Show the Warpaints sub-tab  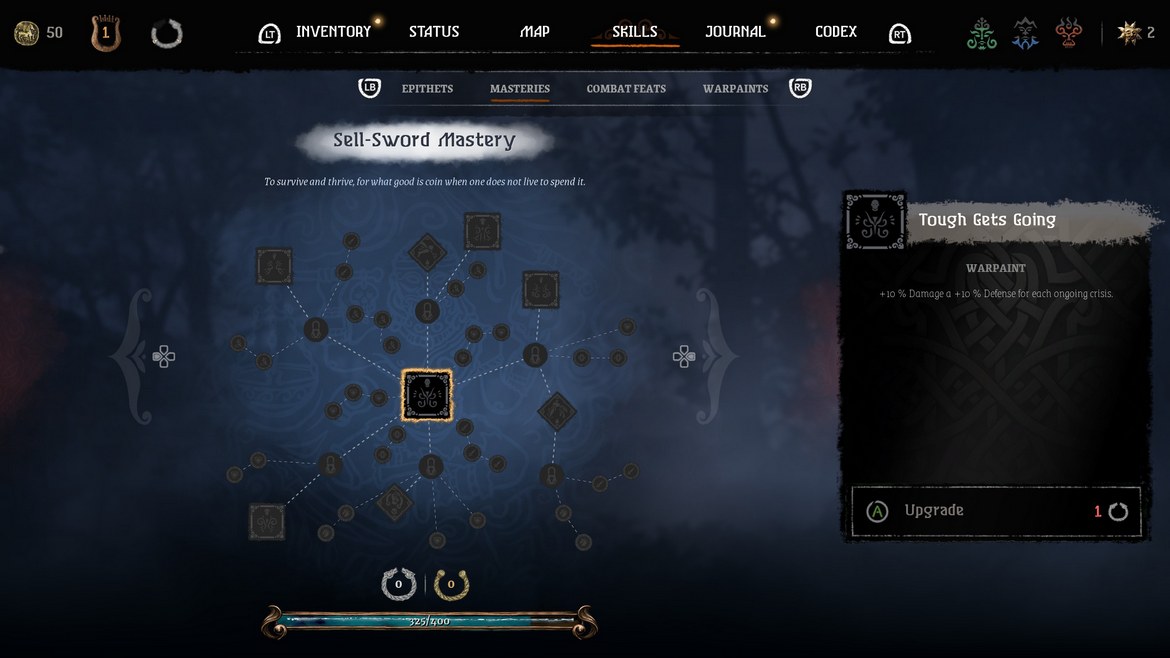tap(735, 89)
